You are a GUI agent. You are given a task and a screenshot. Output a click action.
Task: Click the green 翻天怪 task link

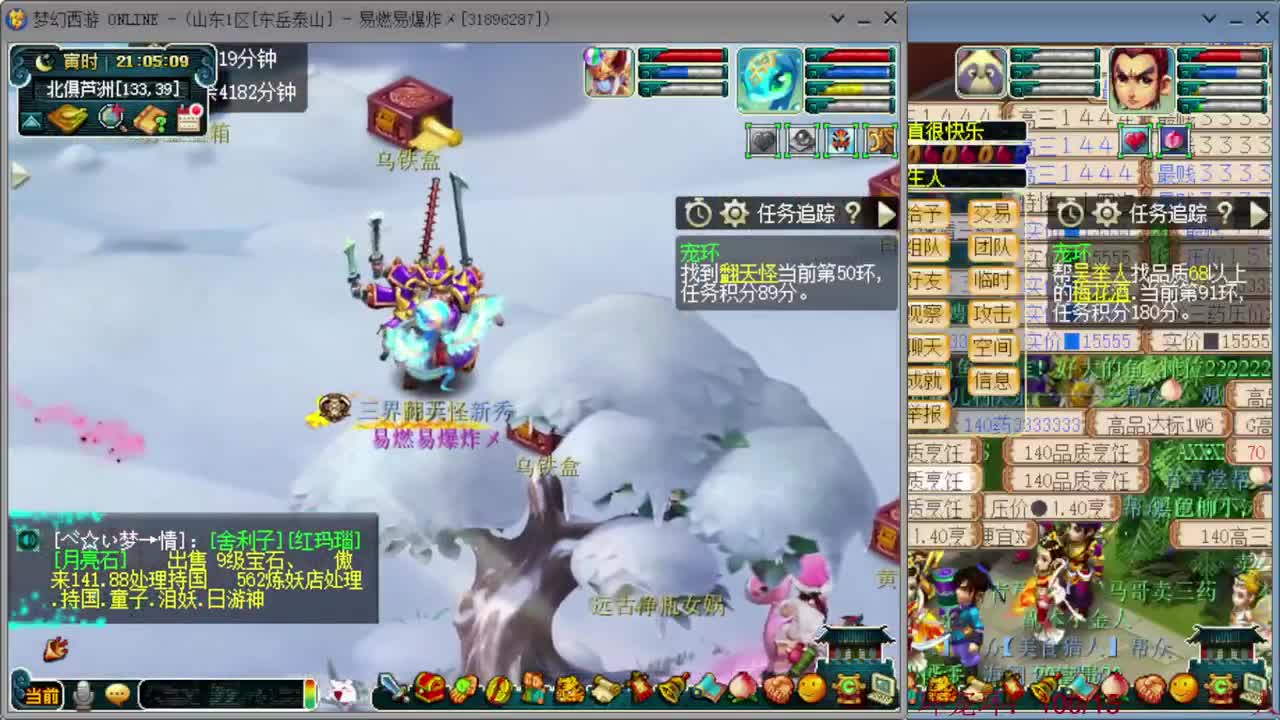(x=750, y=273)
